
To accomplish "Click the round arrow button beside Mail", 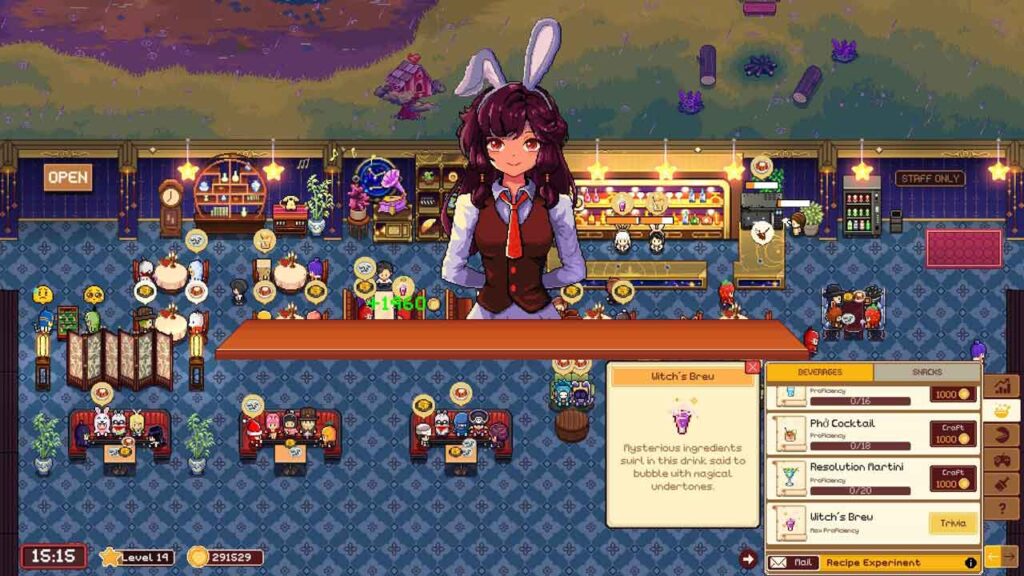I will pos(747,559).
